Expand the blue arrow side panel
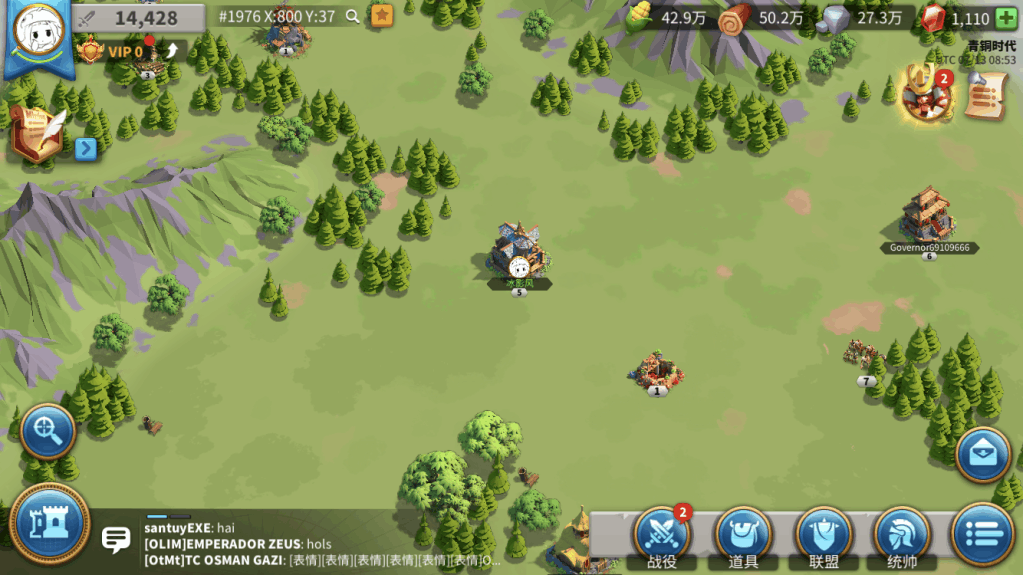The image size is (1023, 575). click(86, 149)
